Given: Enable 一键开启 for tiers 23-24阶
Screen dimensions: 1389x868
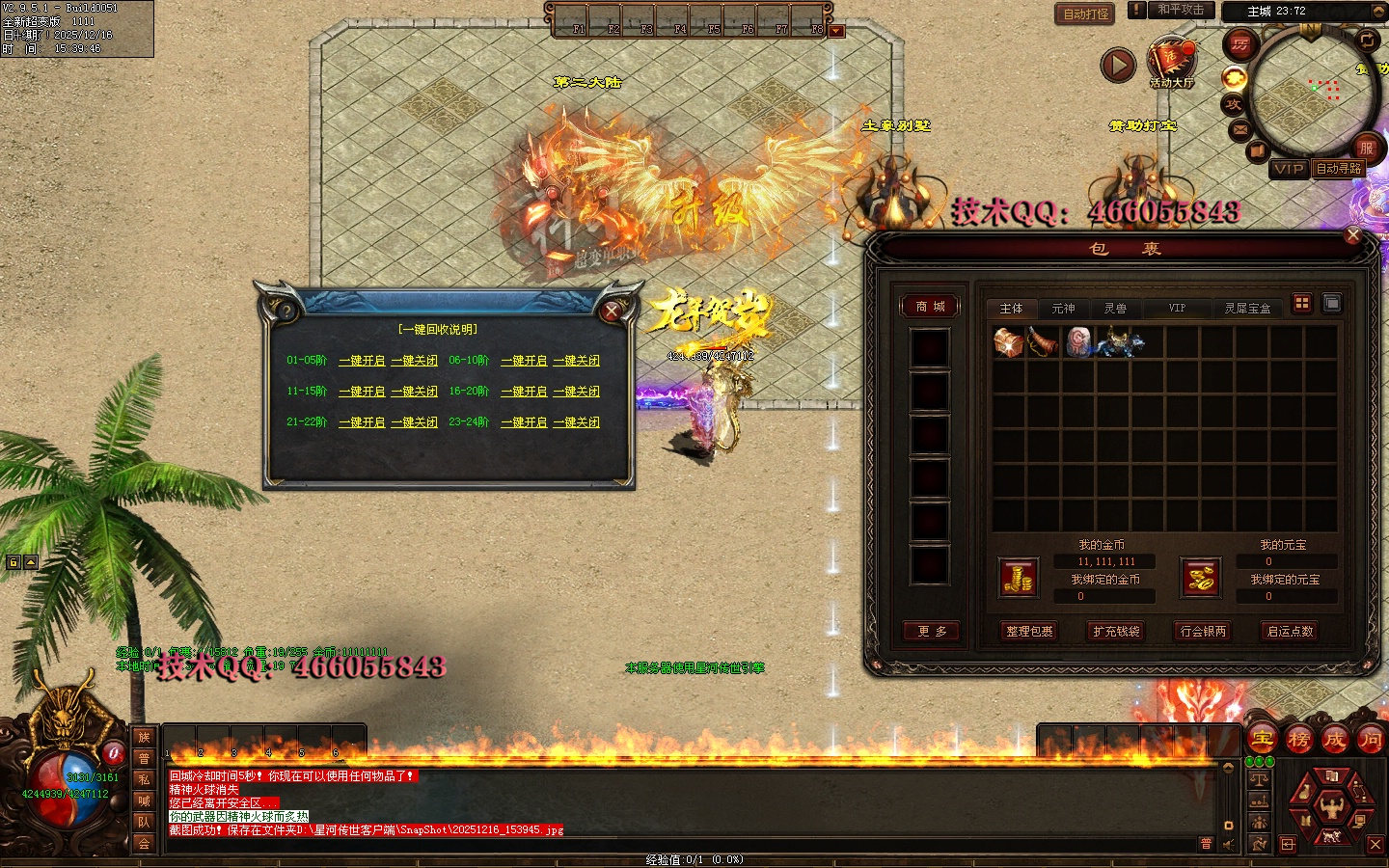Looking at the screenshot, I should tap(524, 422).
